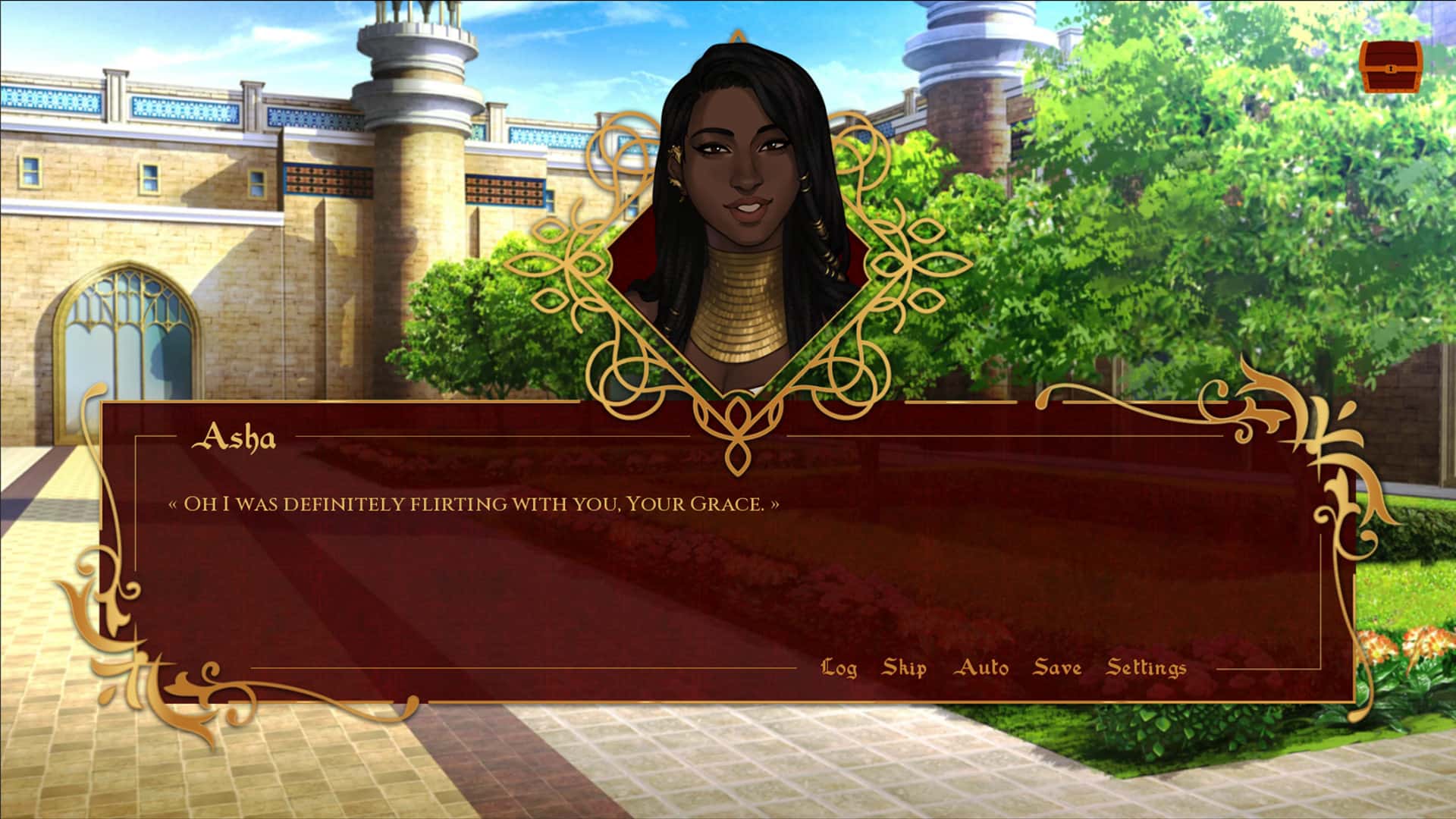This screenshot has height=819, width=1456.
Task: Toggle Auto-advance dialogue mode
Action: point(984,667)
